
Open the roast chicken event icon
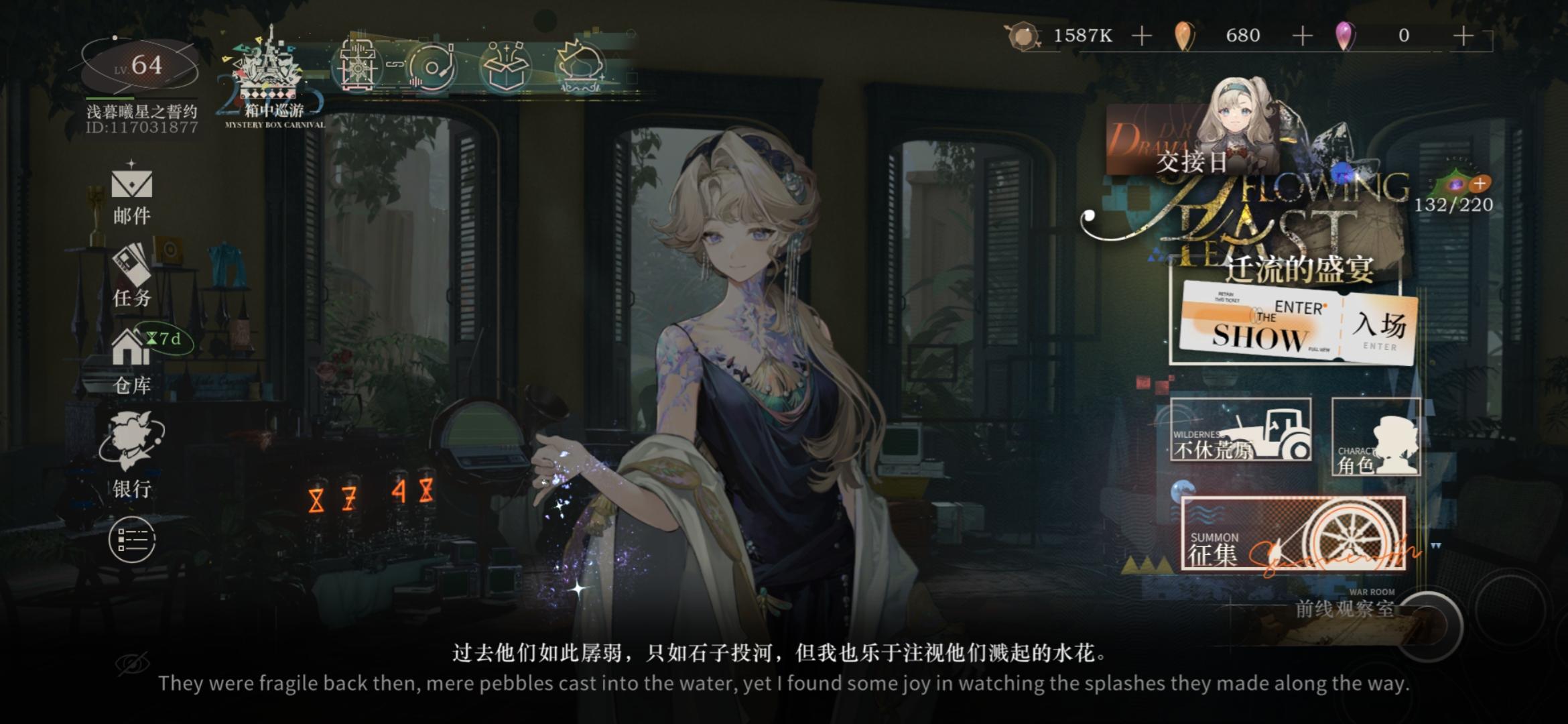point(580,64)
